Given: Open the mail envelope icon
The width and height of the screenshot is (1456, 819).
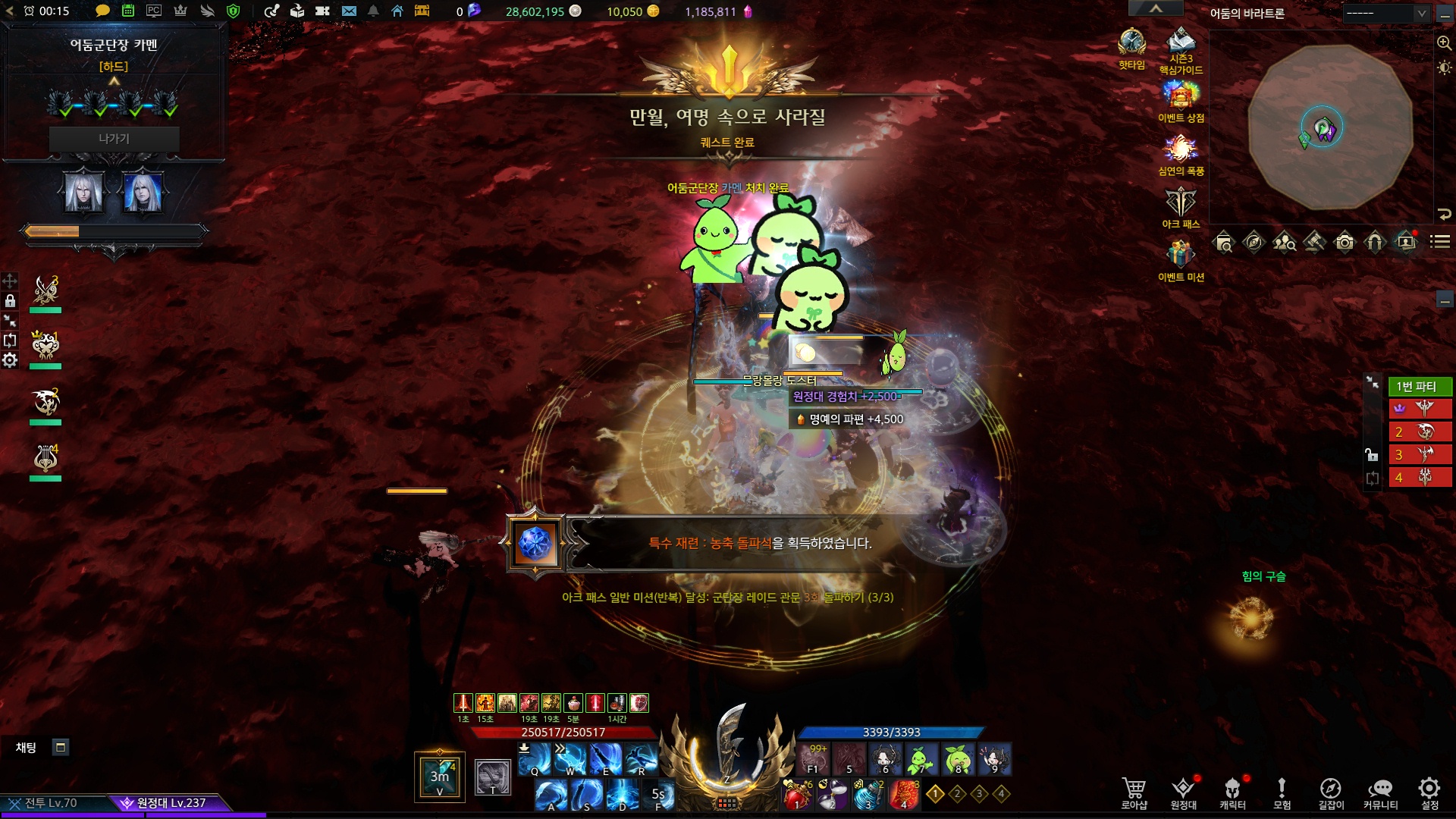Looking at the screenshot, I should tap(349, 11).
